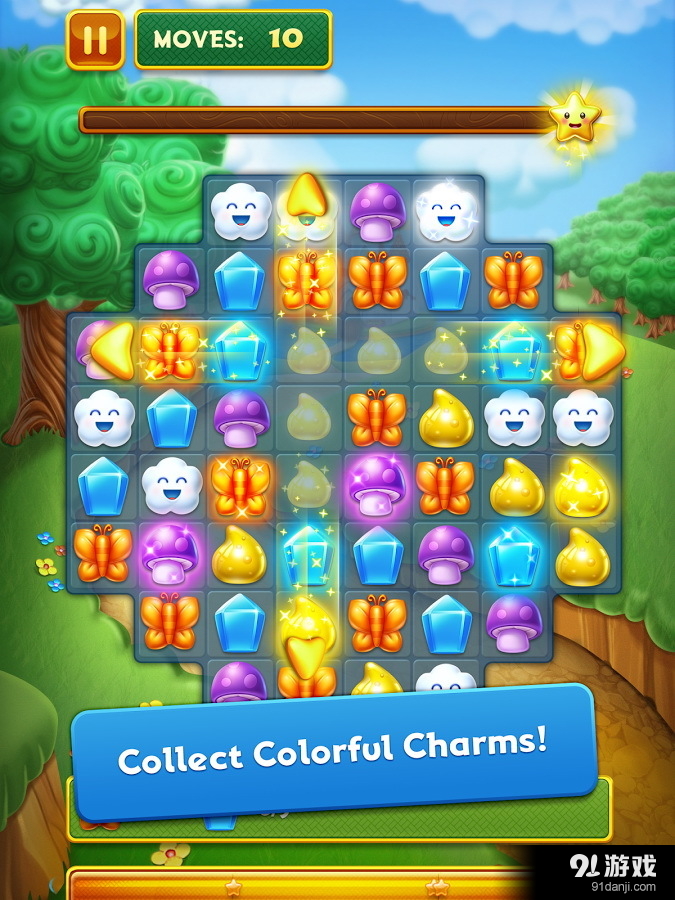Choose the yellow upward arrow tile
This screenshot has height=900, width=675.
point(305,200)
